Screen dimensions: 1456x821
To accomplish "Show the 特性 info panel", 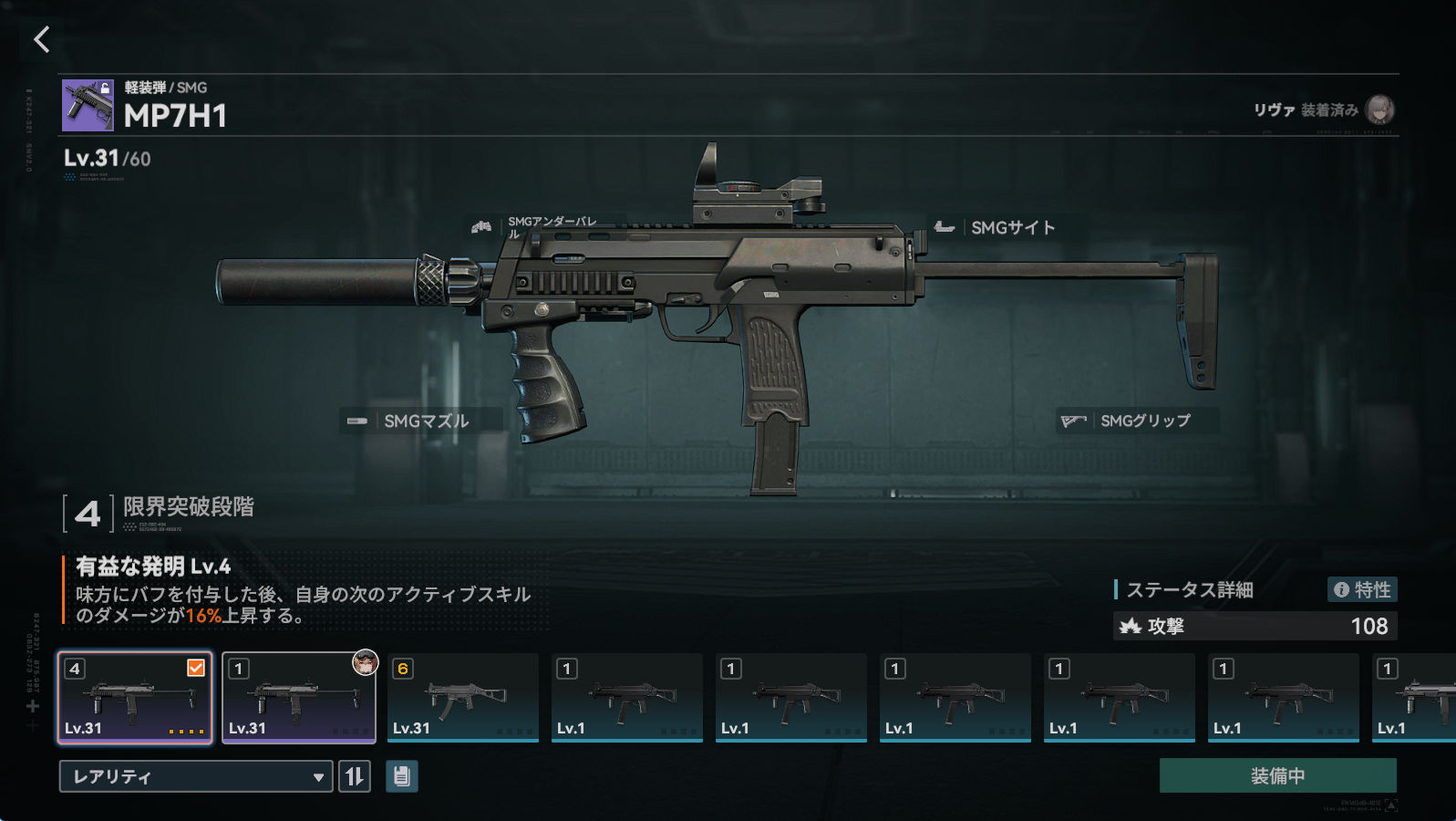I will point(1362,589).
